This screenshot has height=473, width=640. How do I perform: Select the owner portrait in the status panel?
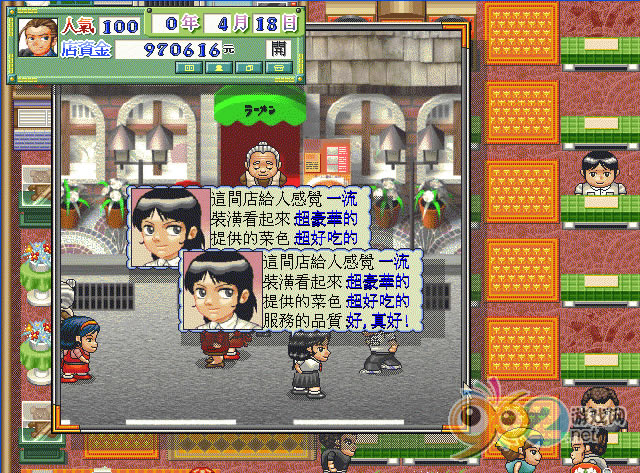tap(37, 37)
